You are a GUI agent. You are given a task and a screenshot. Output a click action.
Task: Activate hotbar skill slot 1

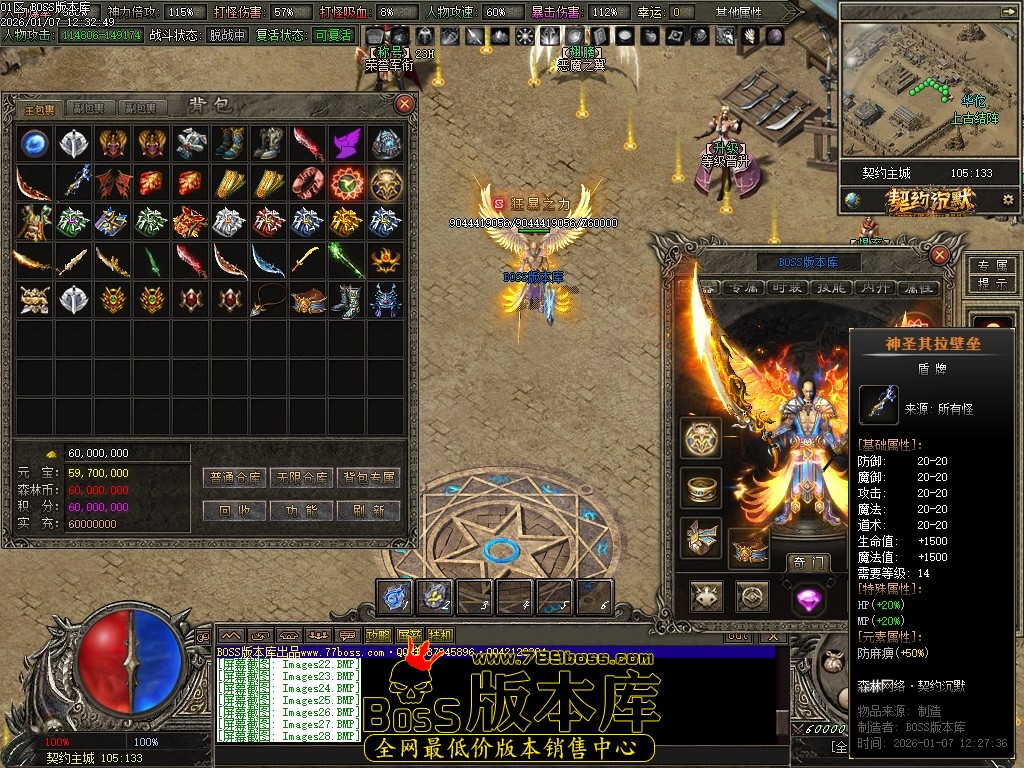(397, 597)
